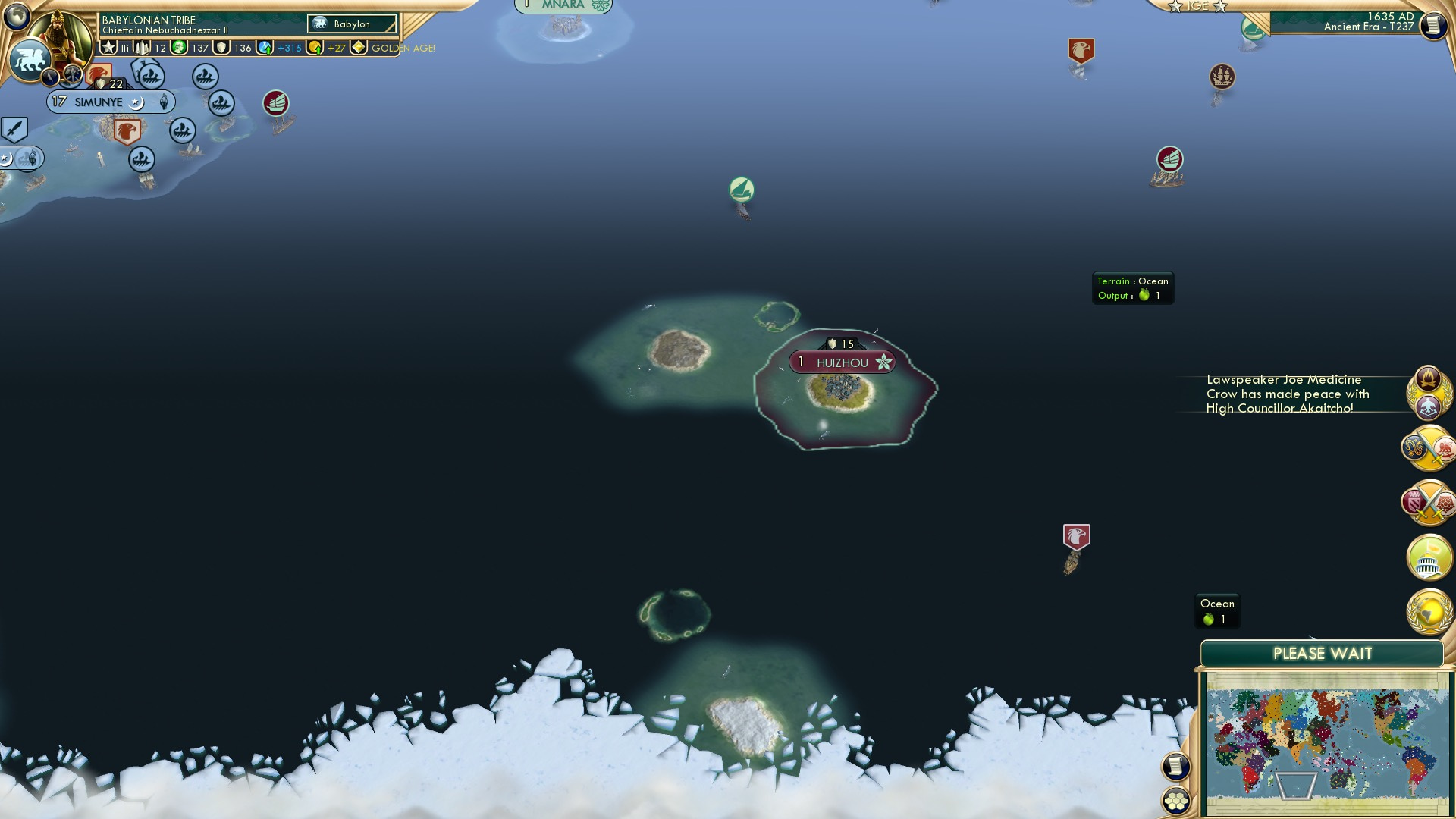Image resolution: width=1456 pixels, height=819 pixels.
Task: Click the minimap to navigate the world
Action: coord(1323,739)
